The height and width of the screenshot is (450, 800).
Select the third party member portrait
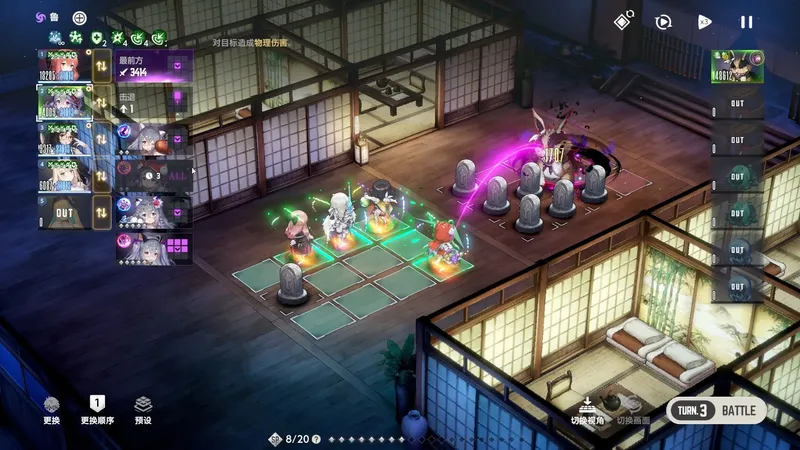point(64,139)
